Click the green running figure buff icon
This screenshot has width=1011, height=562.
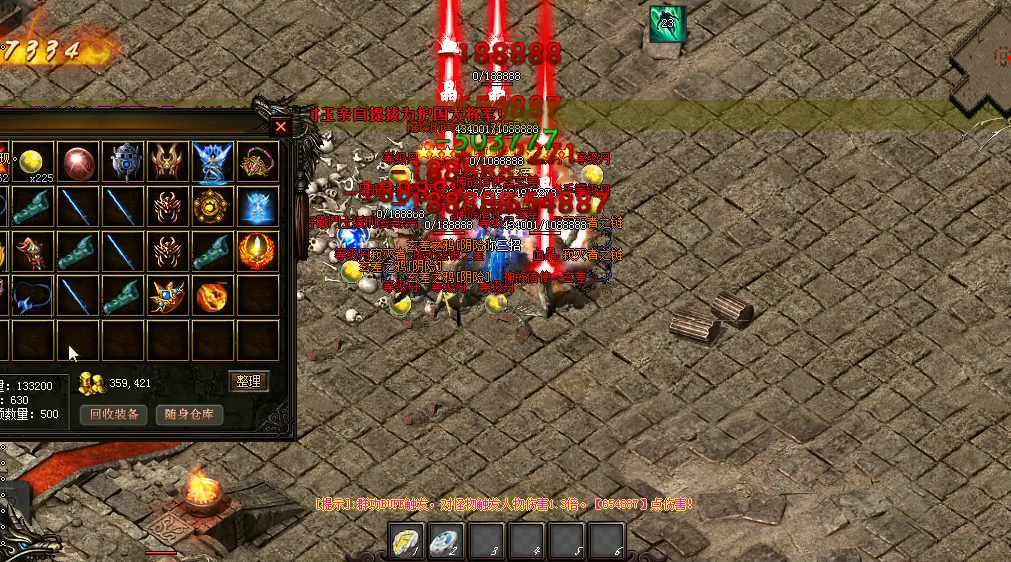point(666,24)
